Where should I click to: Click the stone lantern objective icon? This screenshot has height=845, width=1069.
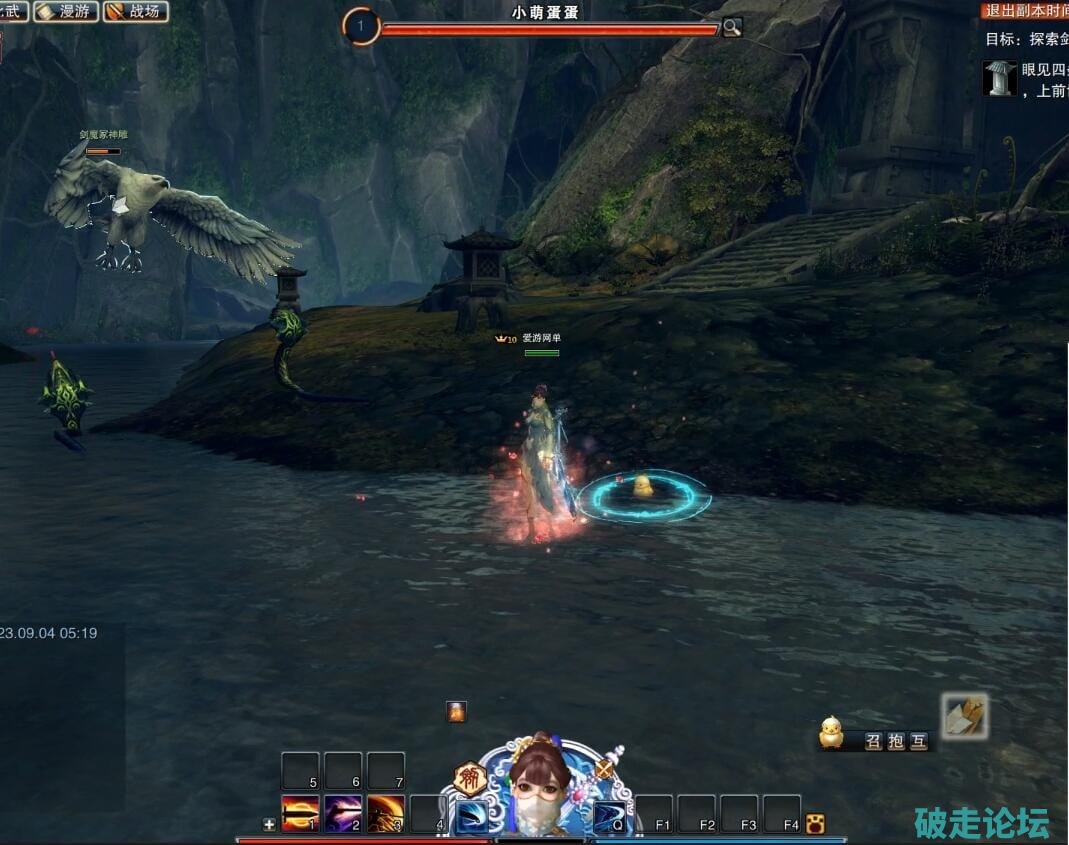pyautogui.click(x=999, y=78)
